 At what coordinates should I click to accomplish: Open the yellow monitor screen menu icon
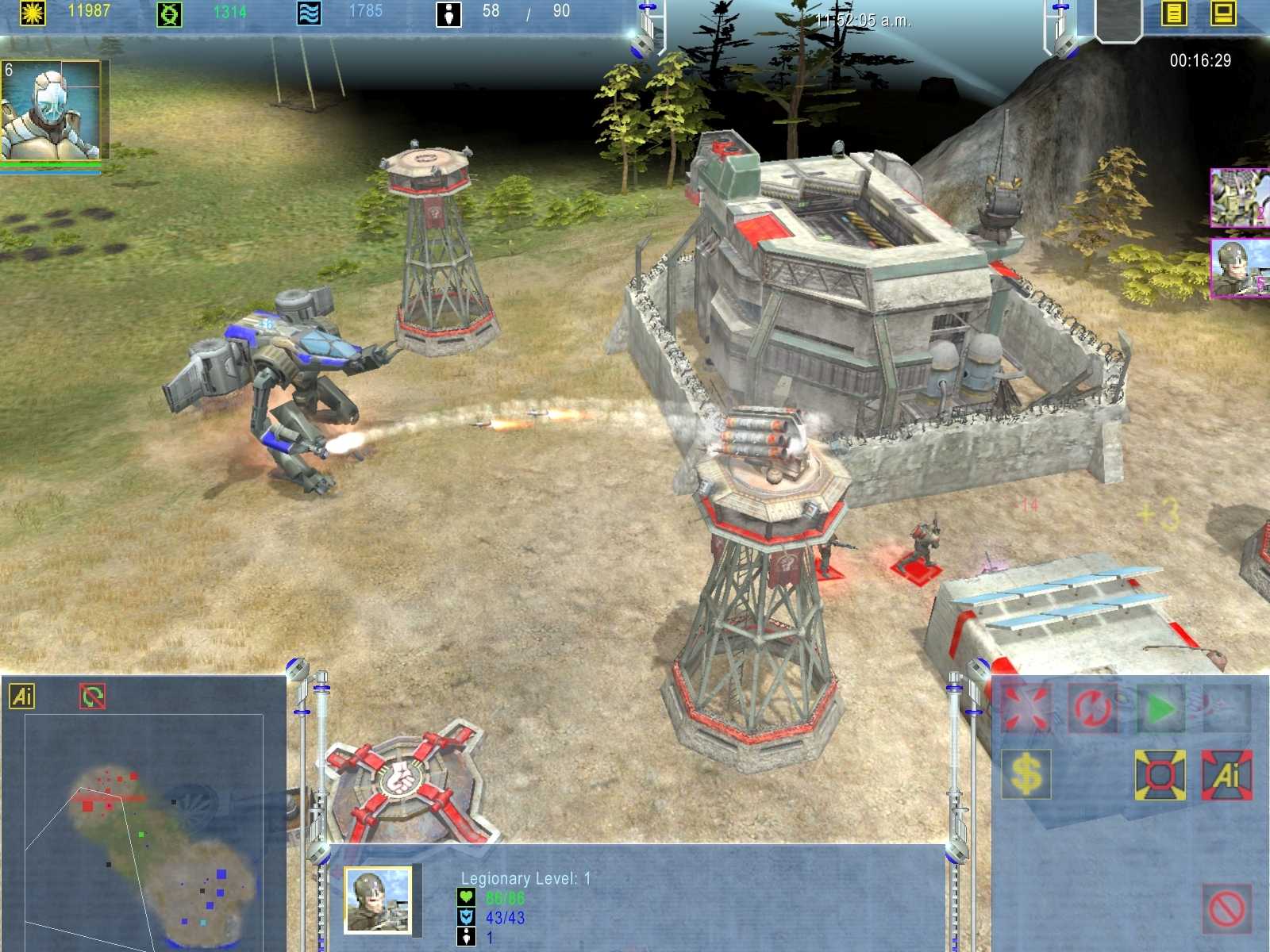1223,13
